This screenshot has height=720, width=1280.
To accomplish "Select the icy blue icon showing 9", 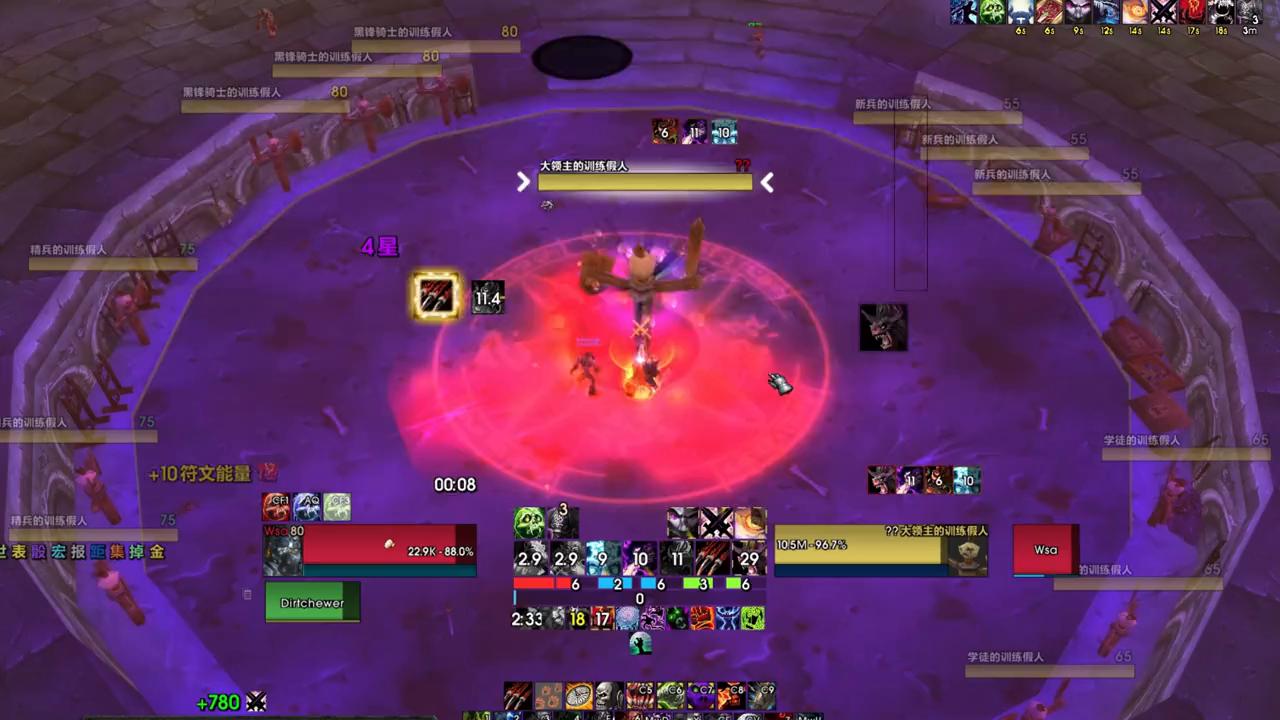I will tap(603, 558).
